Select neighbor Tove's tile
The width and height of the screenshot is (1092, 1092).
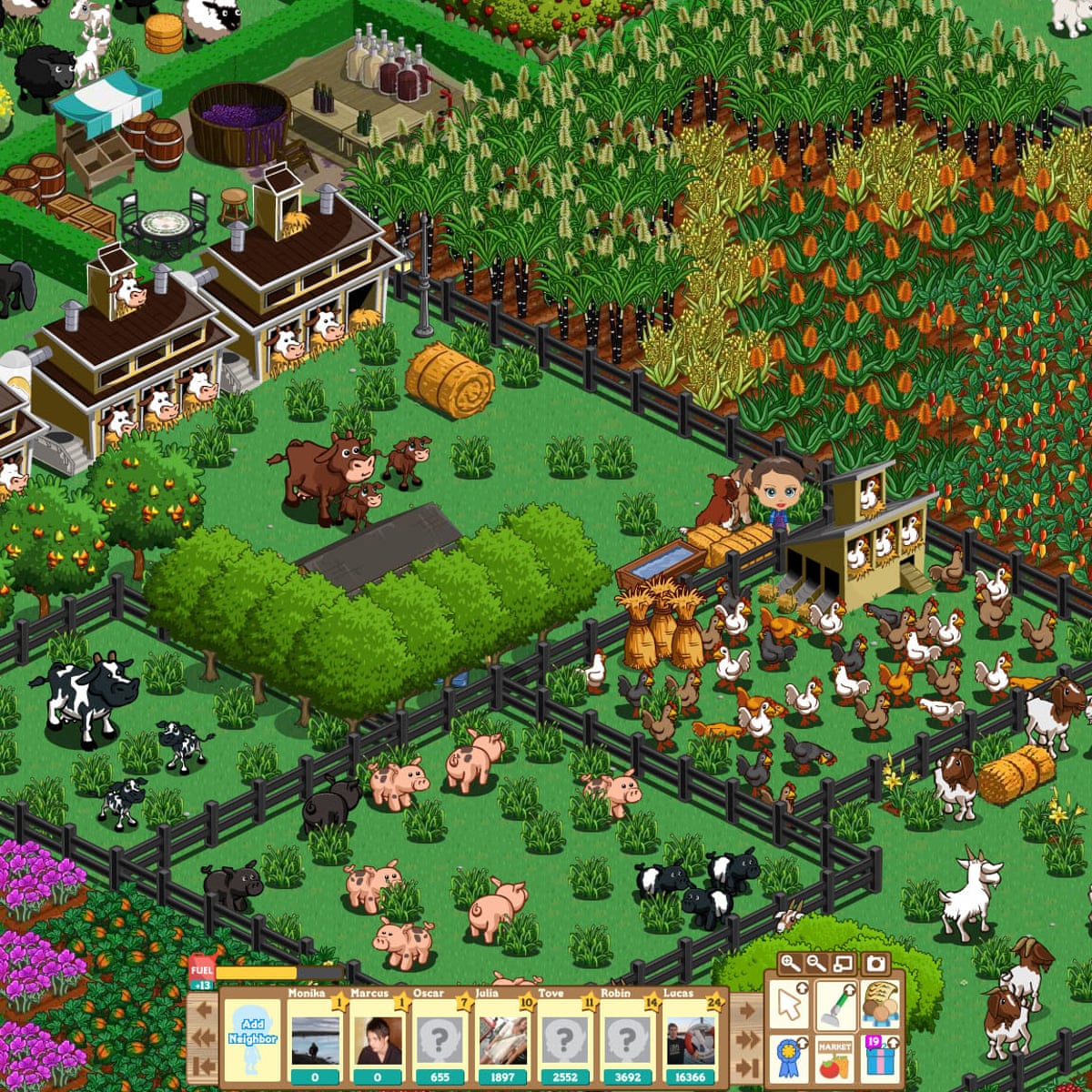[x=564, y=1039]
